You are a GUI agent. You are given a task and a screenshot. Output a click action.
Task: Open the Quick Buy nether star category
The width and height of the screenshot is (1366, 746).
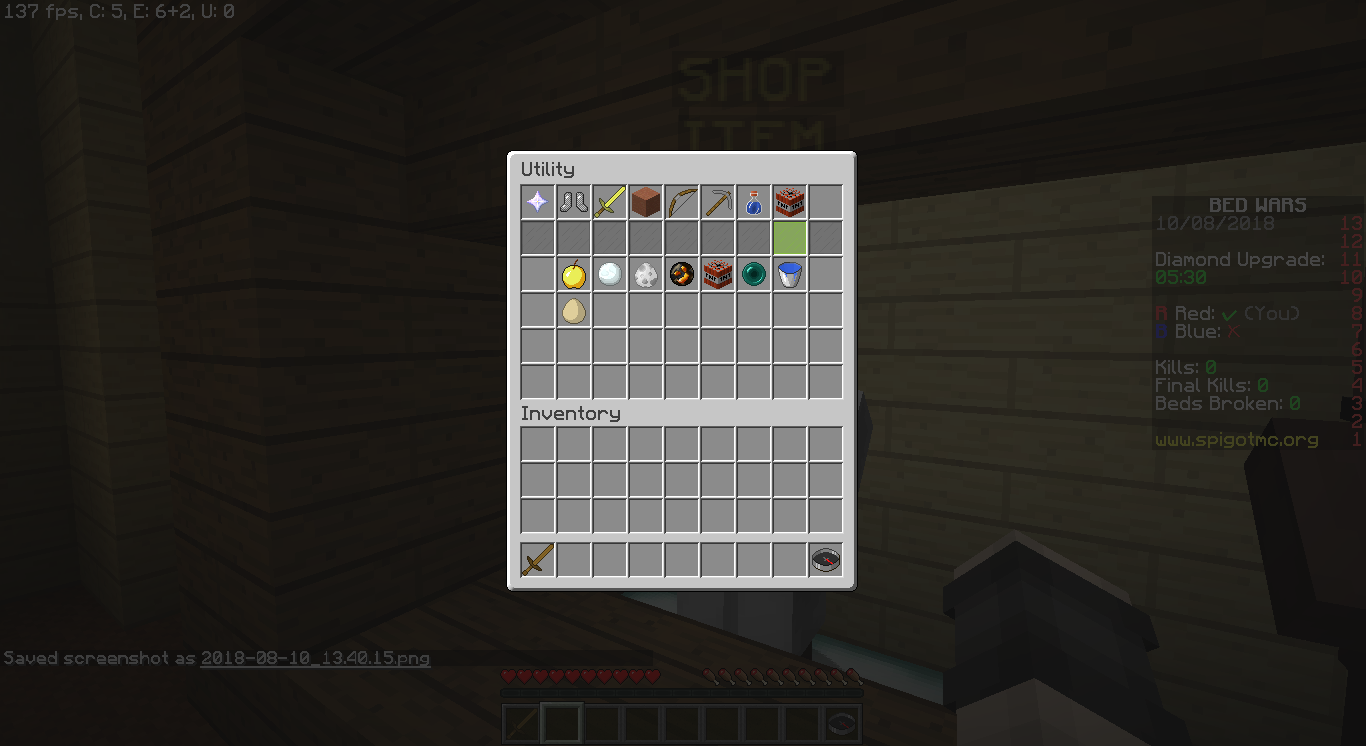point(536,202)
